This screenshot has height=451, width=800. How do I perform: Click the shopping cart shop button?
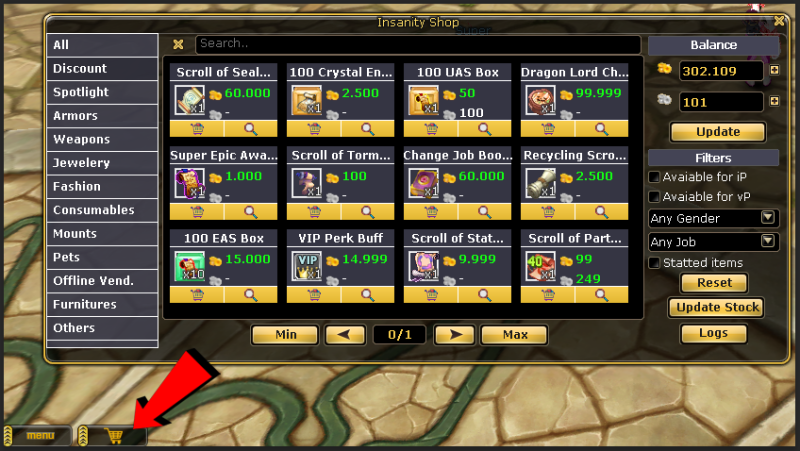click(115, 436)
